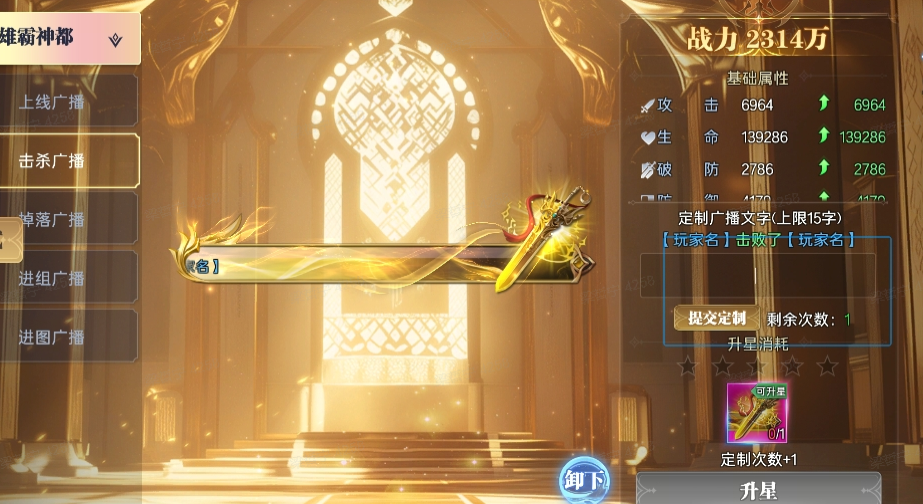Activate the 升星 star upgrade button
Screen dimensions: 923x504
pyautogui.click(x=758, y=490)
